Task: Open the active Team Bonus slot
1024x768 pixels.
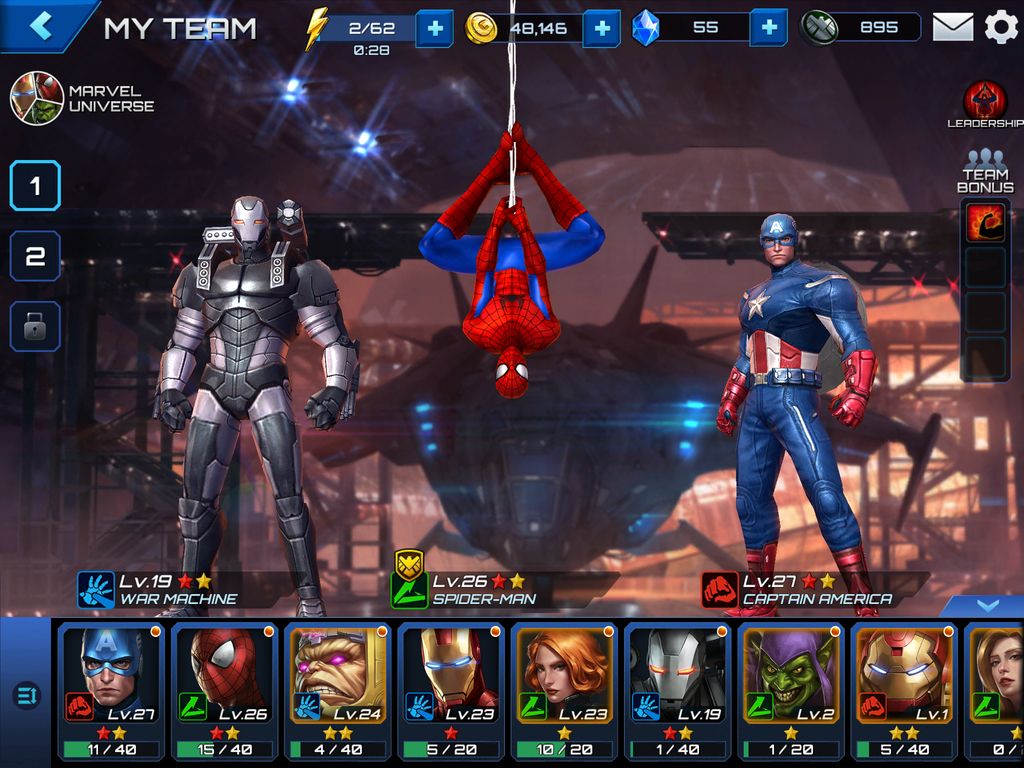Action: [985, 222]
